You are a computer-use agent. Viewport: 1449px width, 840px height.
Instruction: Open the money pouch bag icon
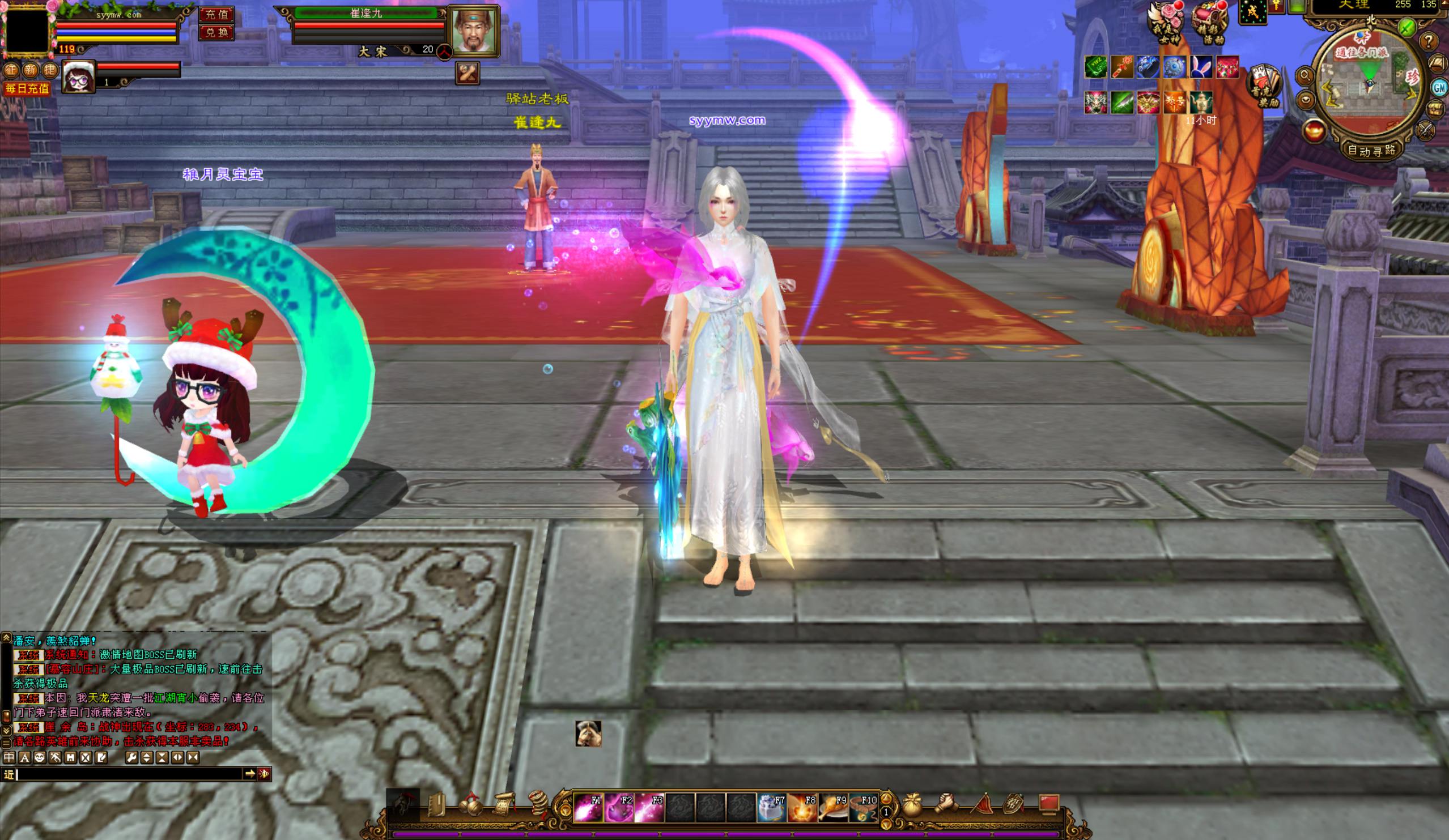tap(912, 805)
